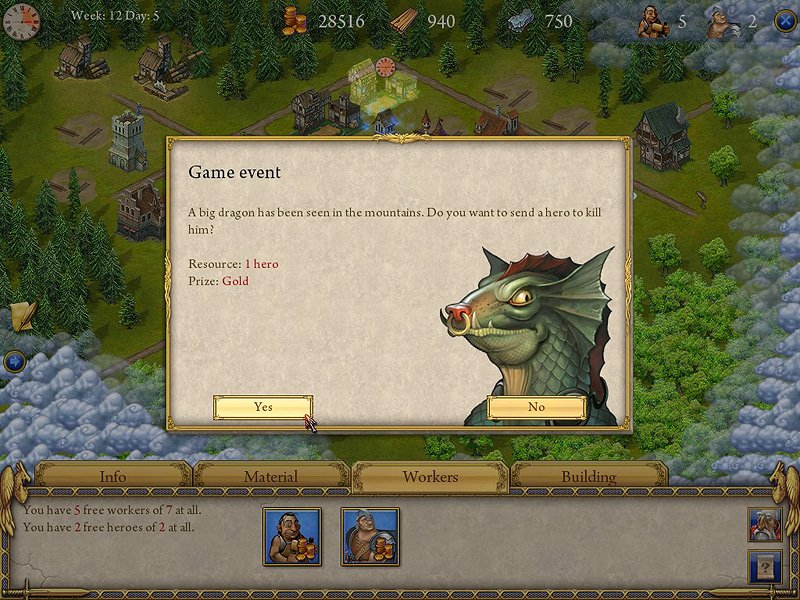Choose the armored hero portrait with coins
Screen dimensions: 800x600
tap(370, 536)
